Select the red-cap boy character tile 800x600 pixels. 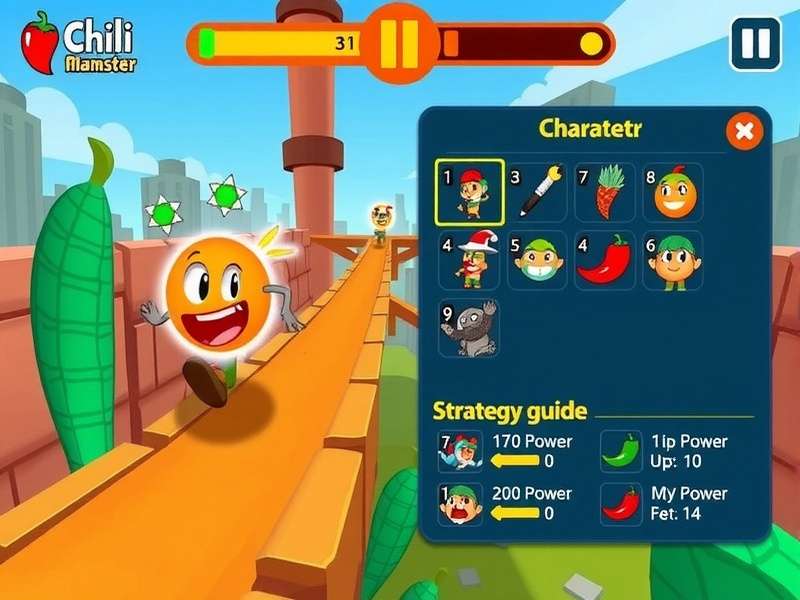point(470,192)
